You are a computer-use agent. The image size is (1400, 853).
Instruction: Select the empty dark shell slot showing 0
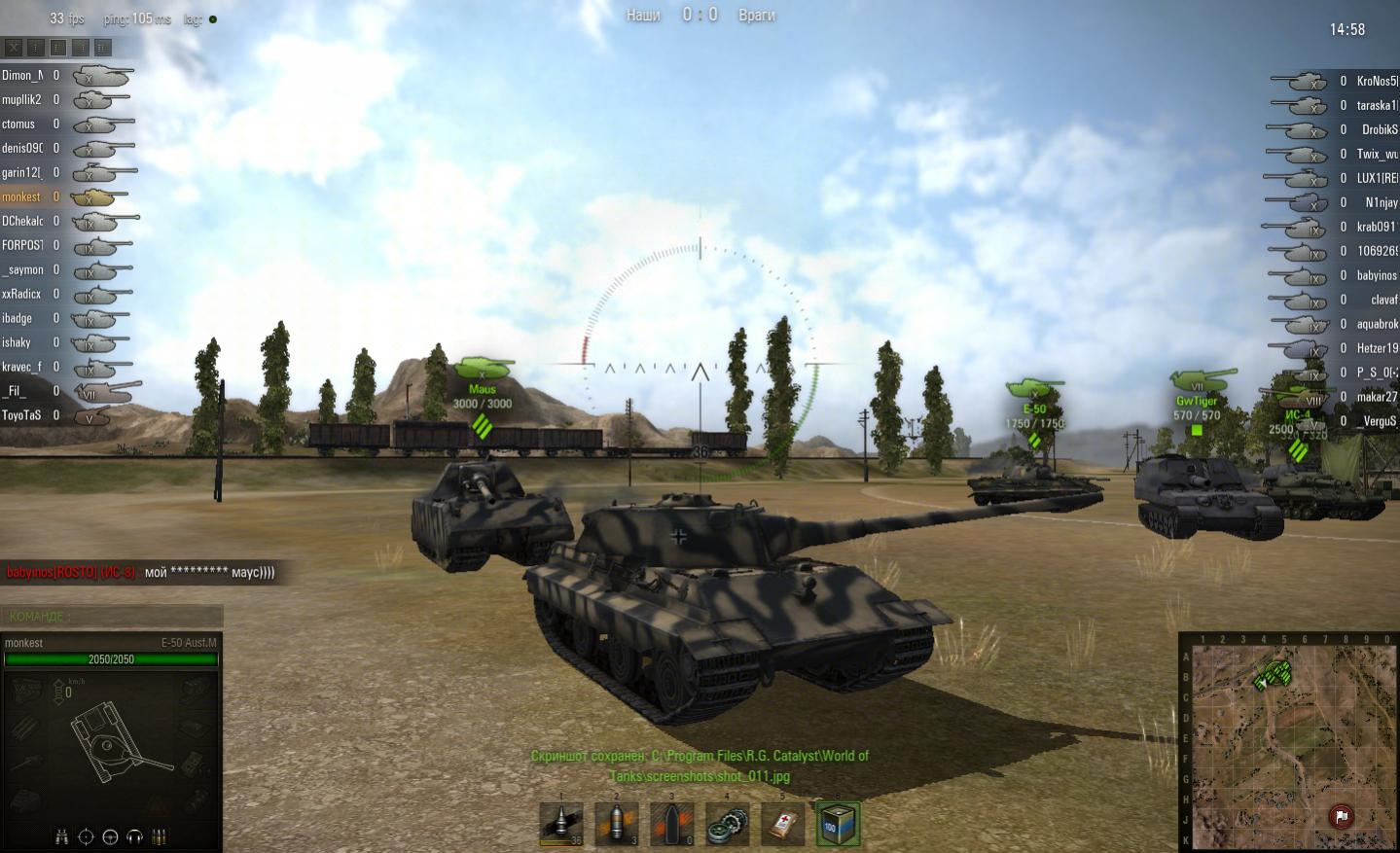pos(672,824)
